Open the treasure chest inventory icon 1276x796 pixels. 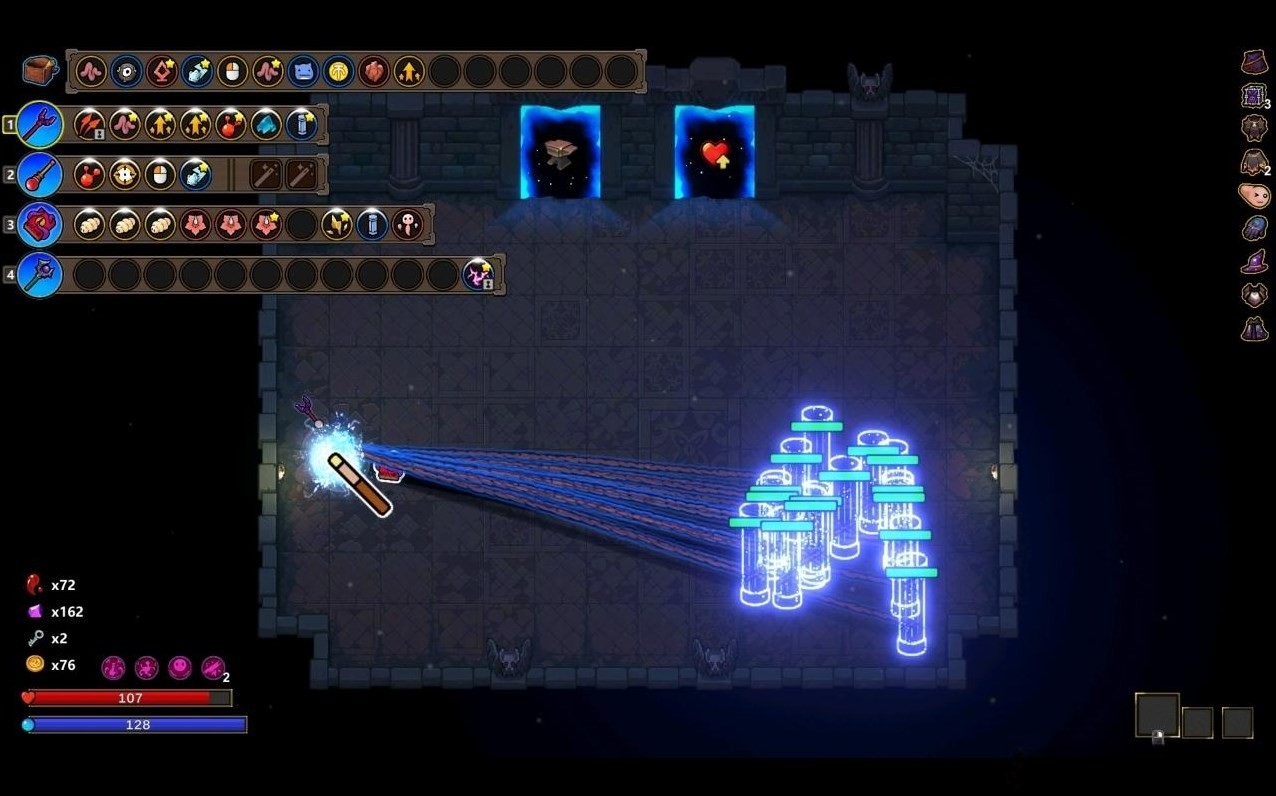tap(39, 70)
